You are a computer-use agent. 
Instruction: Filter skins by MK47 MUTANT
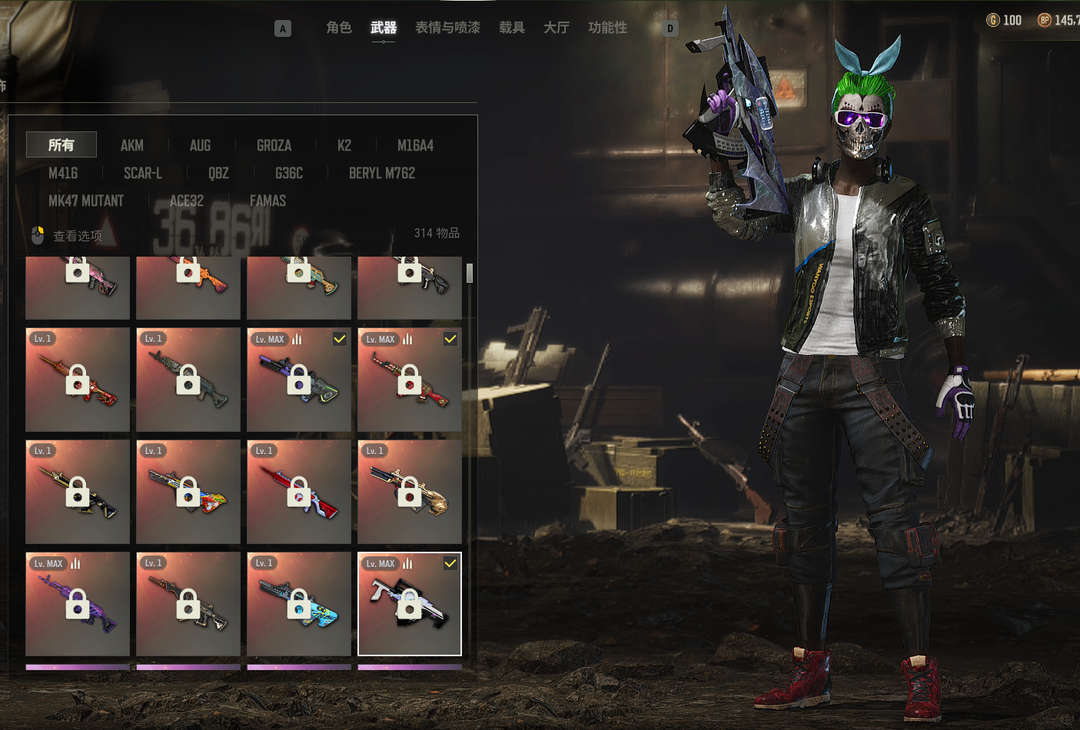(86, 201)
